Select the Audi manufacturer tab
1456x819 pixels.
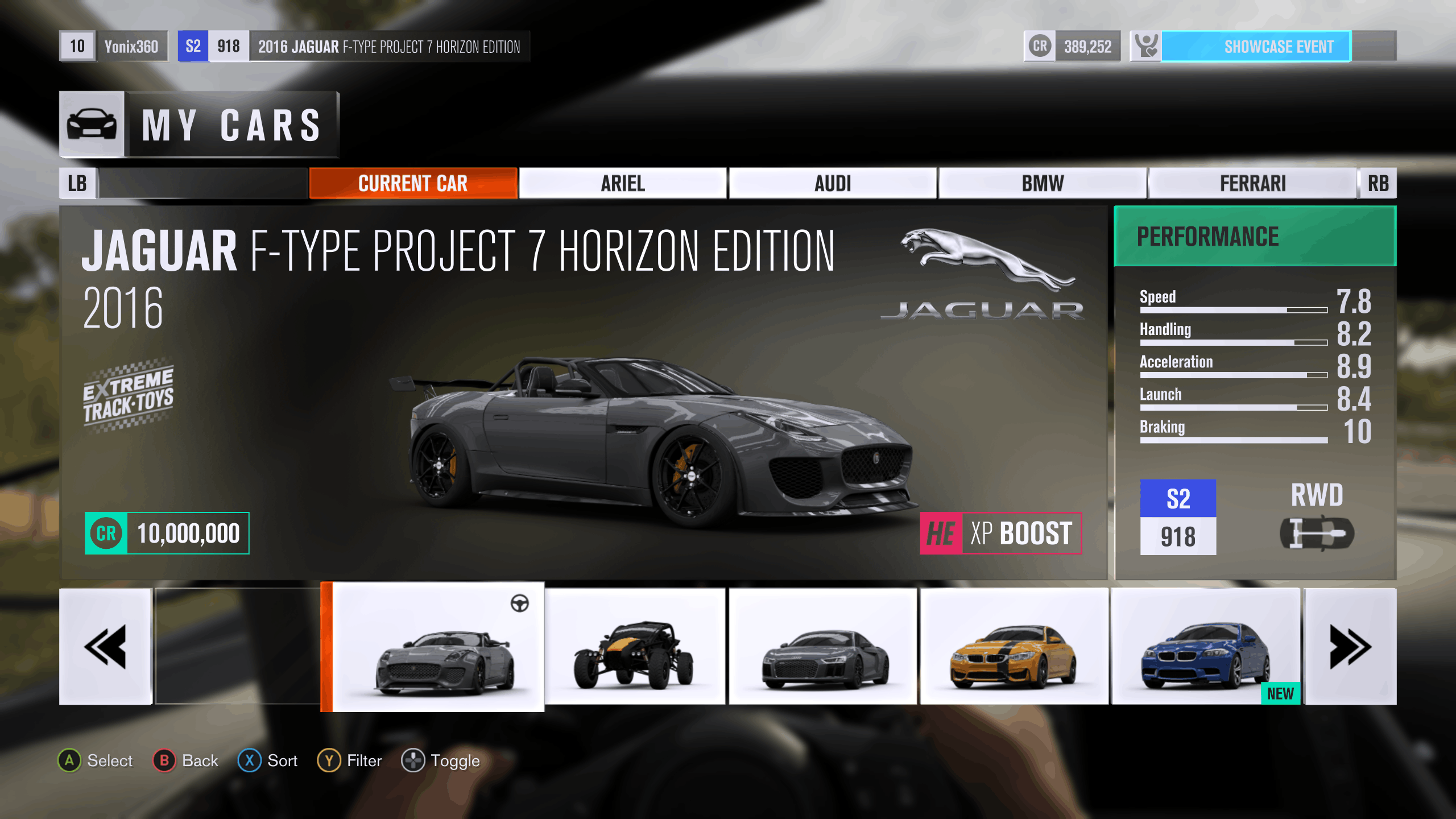pos(833,183)
